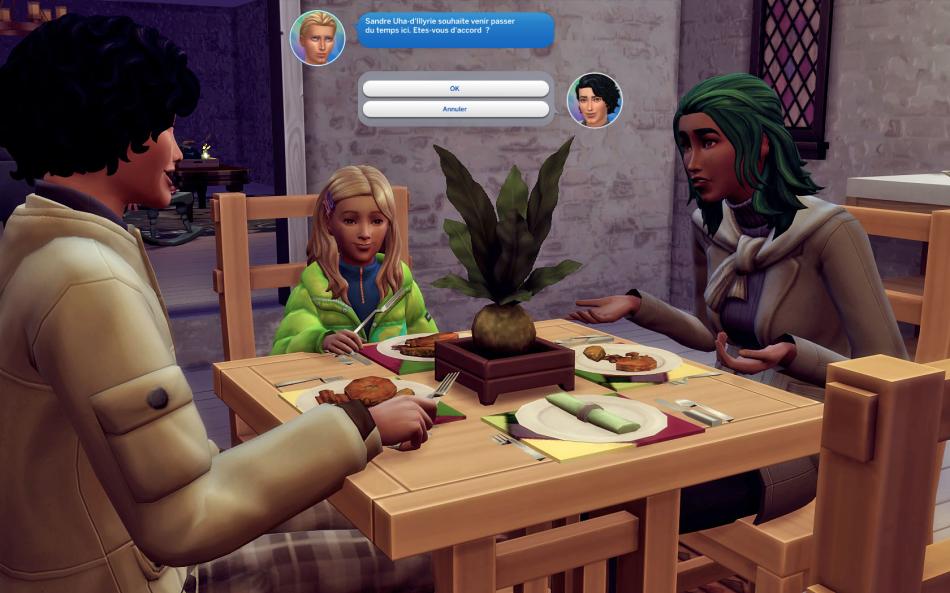
Task: Click the blond Sim portrait beside the message
Action: point(317,38)
